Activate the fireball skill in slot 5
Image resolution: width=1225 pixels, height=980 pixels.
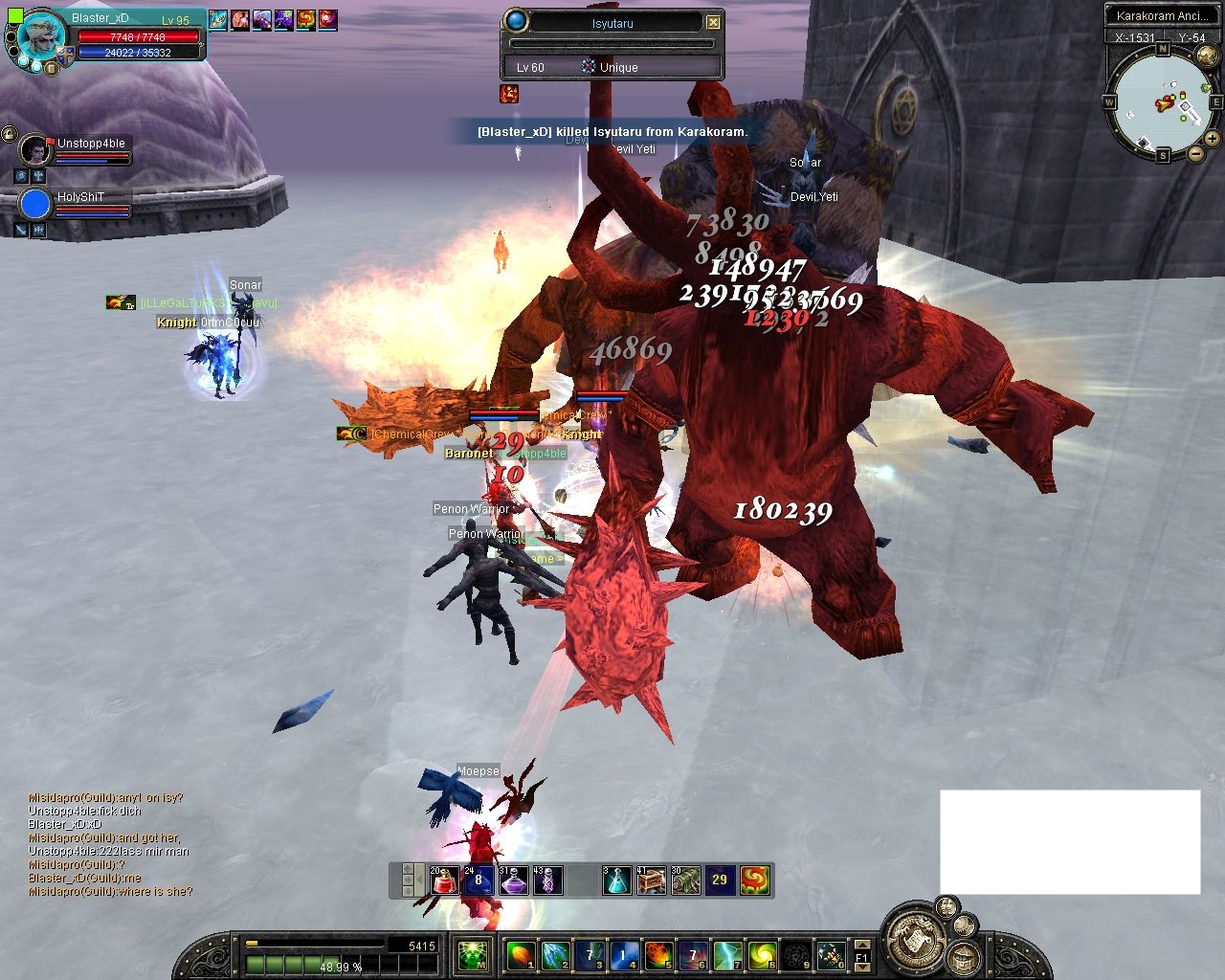point(657,955)
